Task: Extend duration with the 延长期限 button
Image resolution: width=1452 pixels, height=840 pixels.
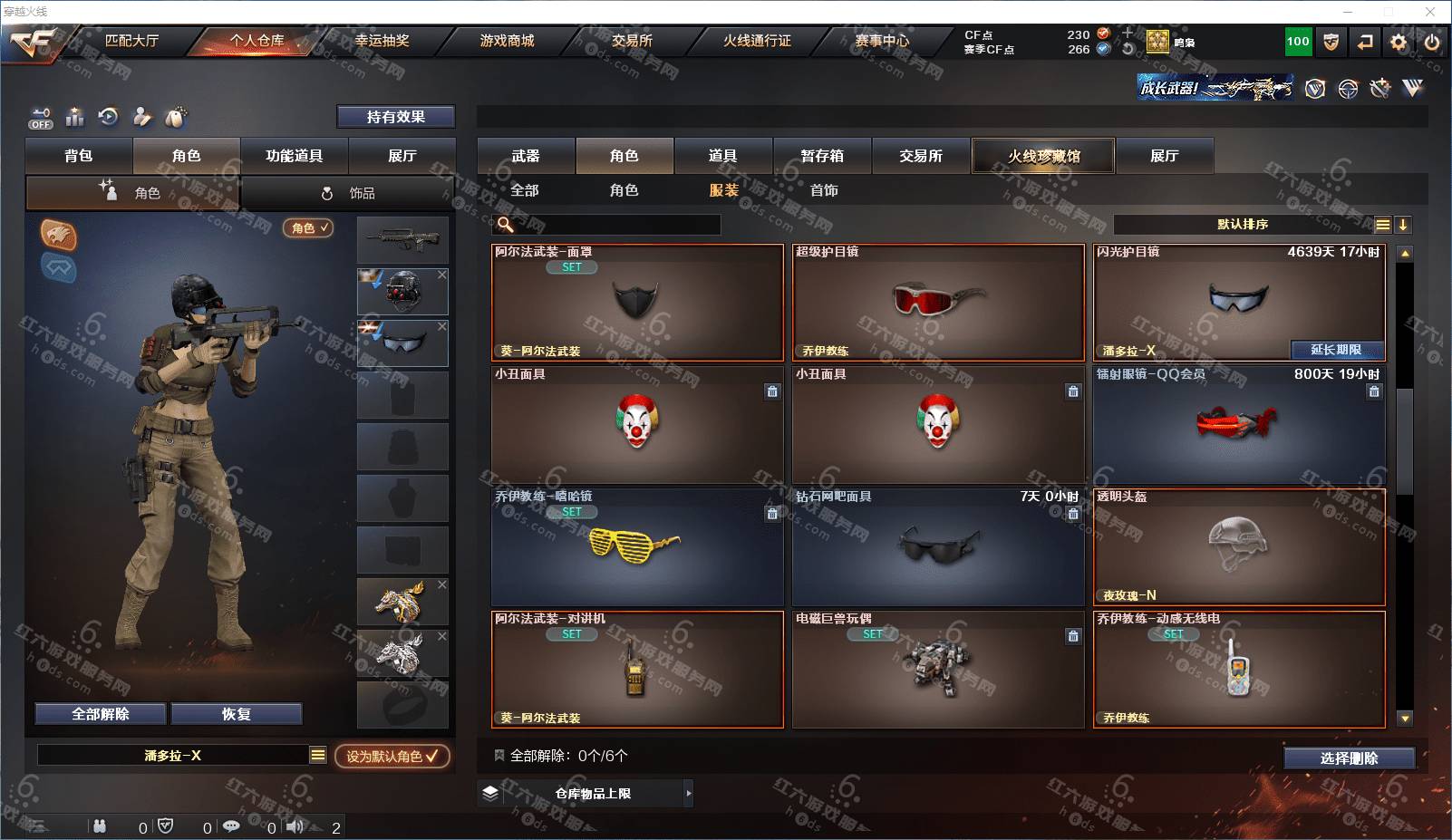Action: tap(1337, 350)
